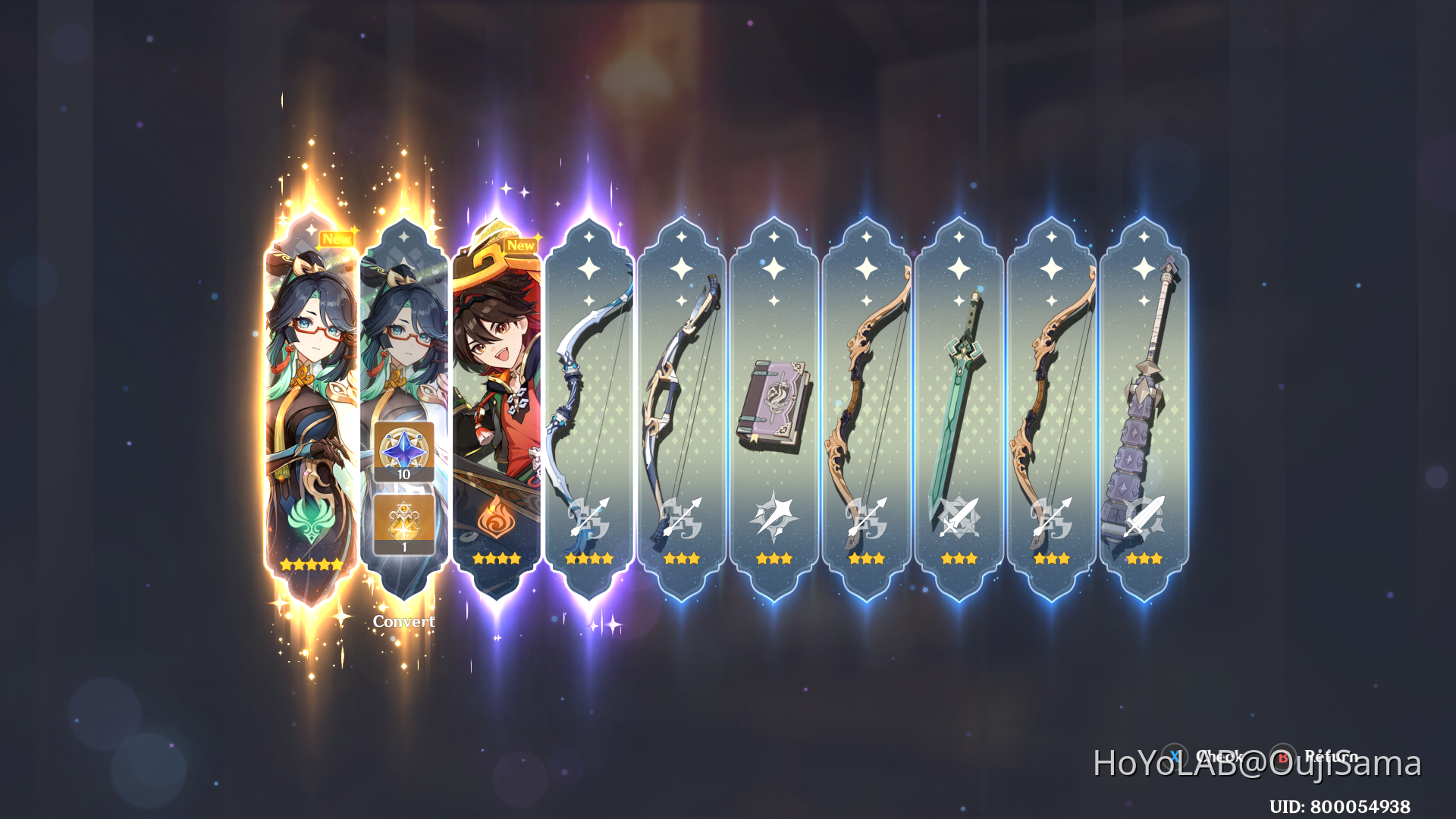Select Gaming's four-star character card

[497, 394]
